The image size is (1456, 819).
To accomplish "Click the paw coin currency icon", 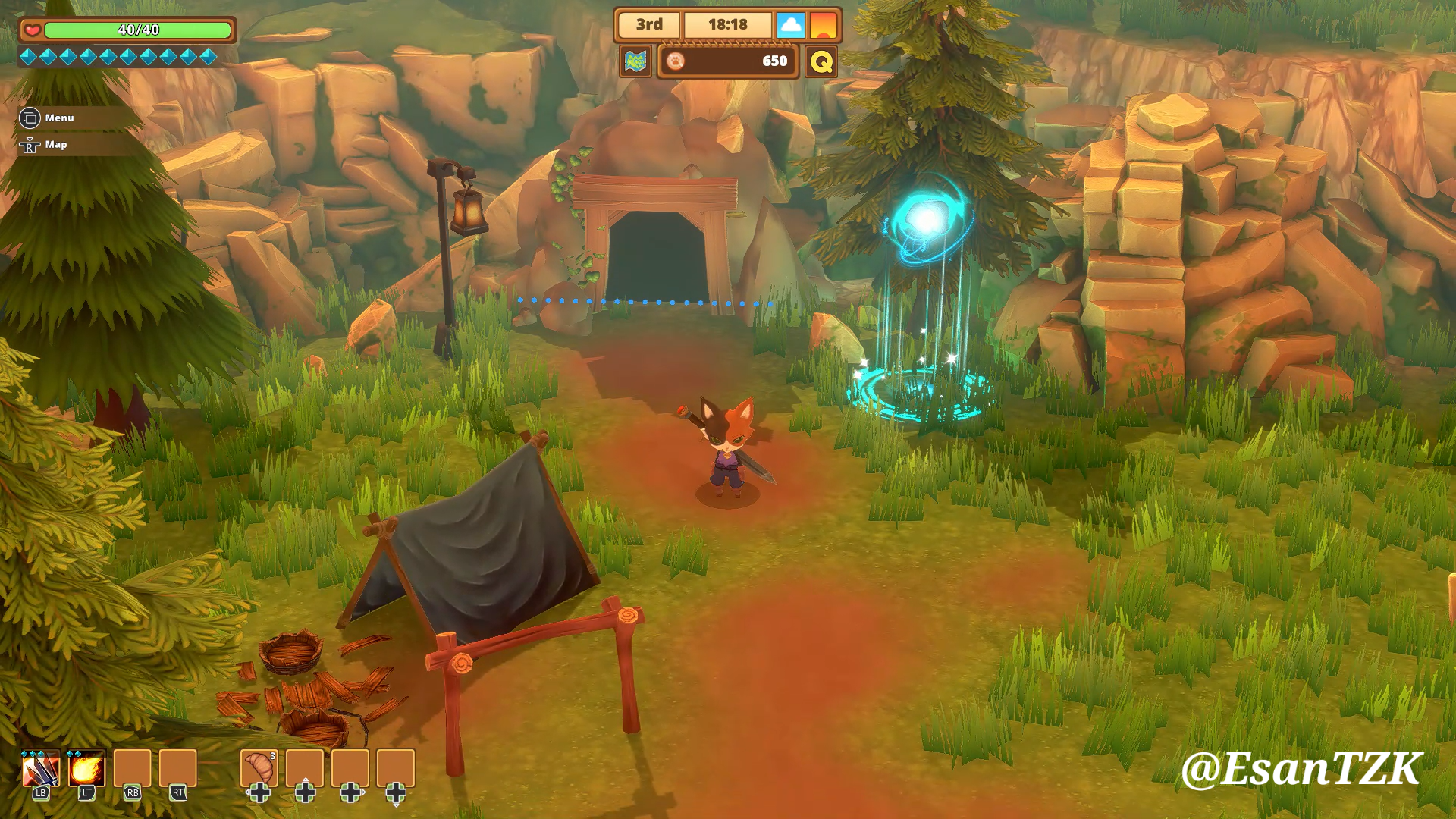I will point(676,61).
